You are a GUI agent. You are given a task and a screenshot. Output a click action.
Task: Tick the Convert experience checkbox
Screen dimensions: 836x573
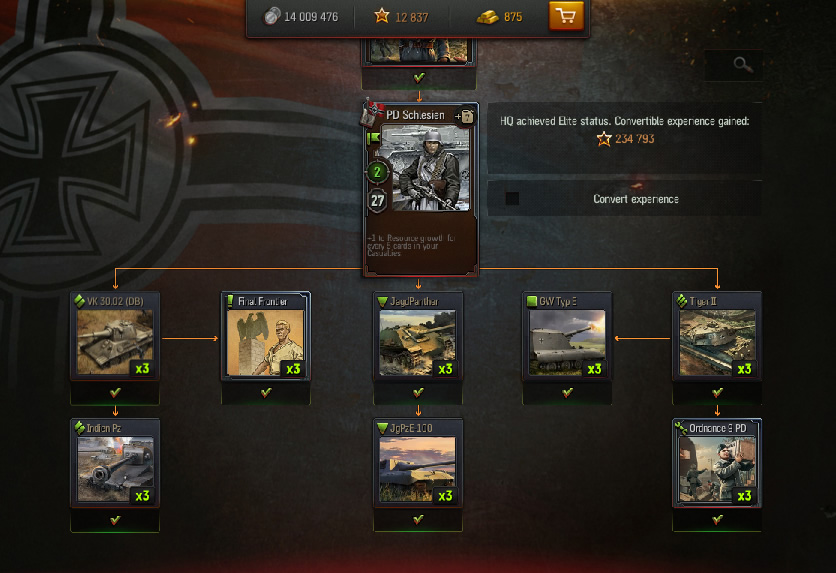coord(512,199)
